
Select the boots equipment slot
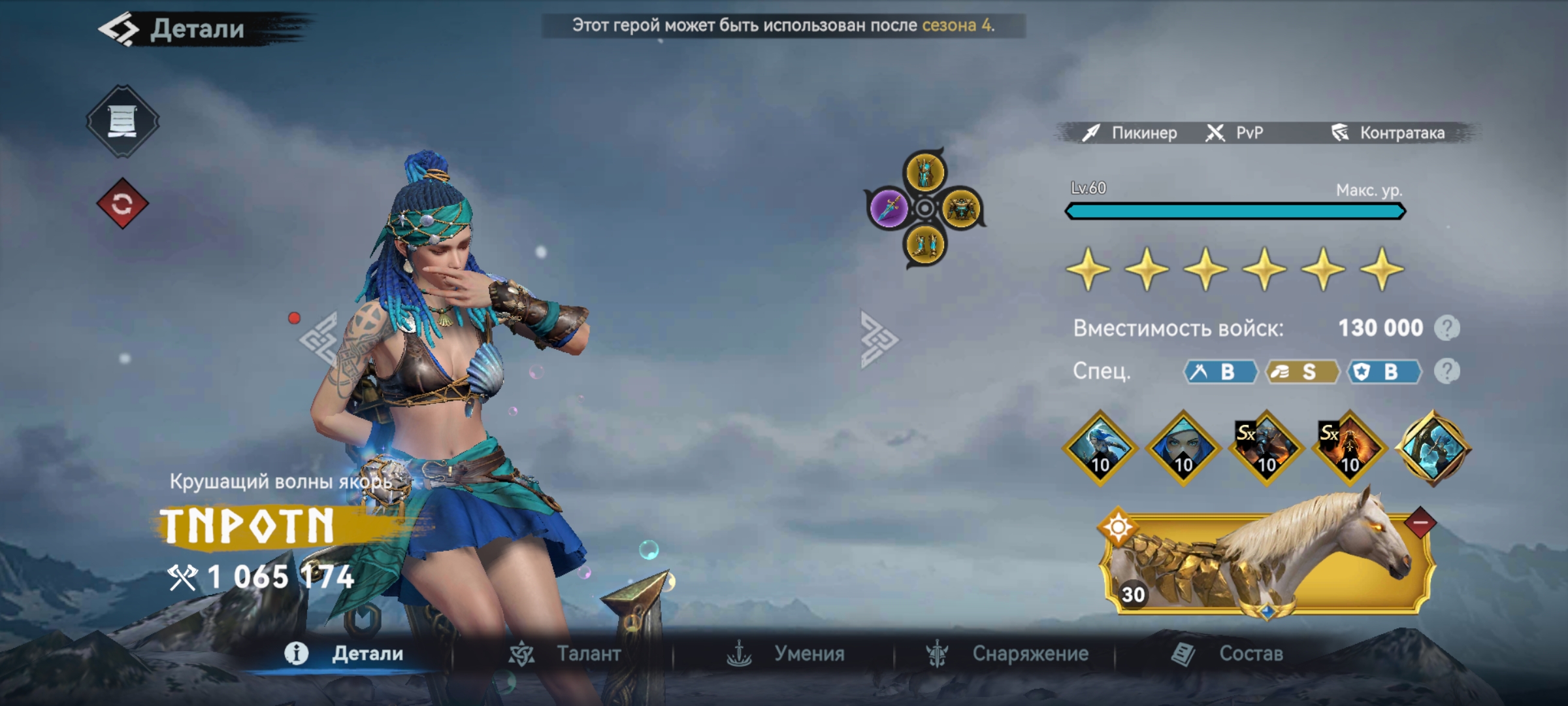pos(925,246)
